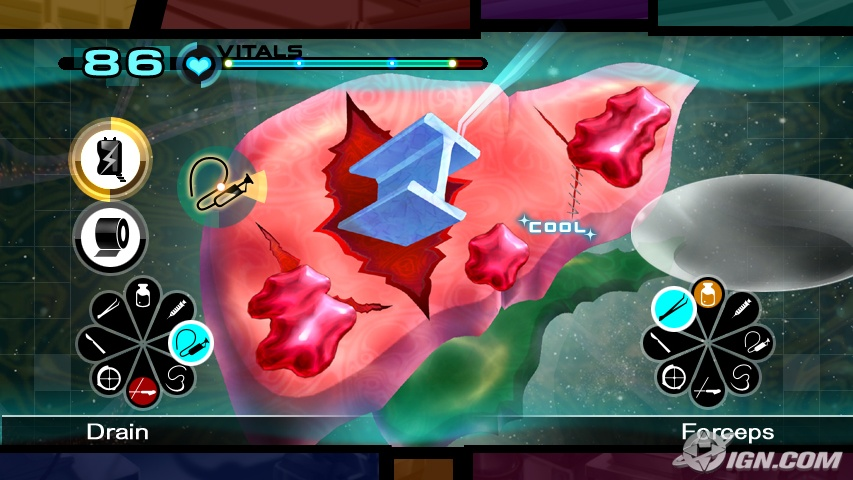
Task: Choose the suture thread in the Drain player's wheel
Action: click(177, 378)
